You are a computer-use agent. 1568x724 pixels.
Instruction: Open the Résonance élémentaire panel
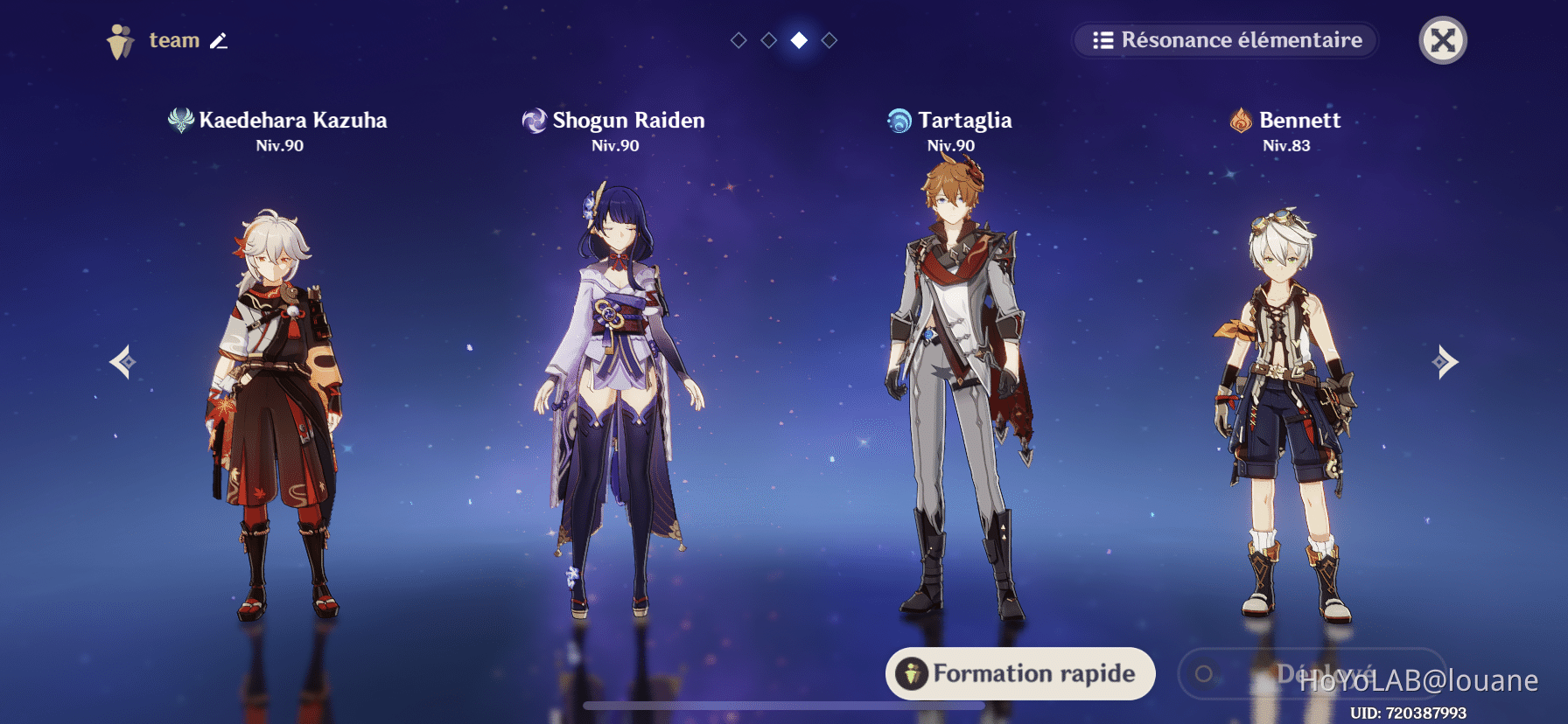pos(1223,40)
